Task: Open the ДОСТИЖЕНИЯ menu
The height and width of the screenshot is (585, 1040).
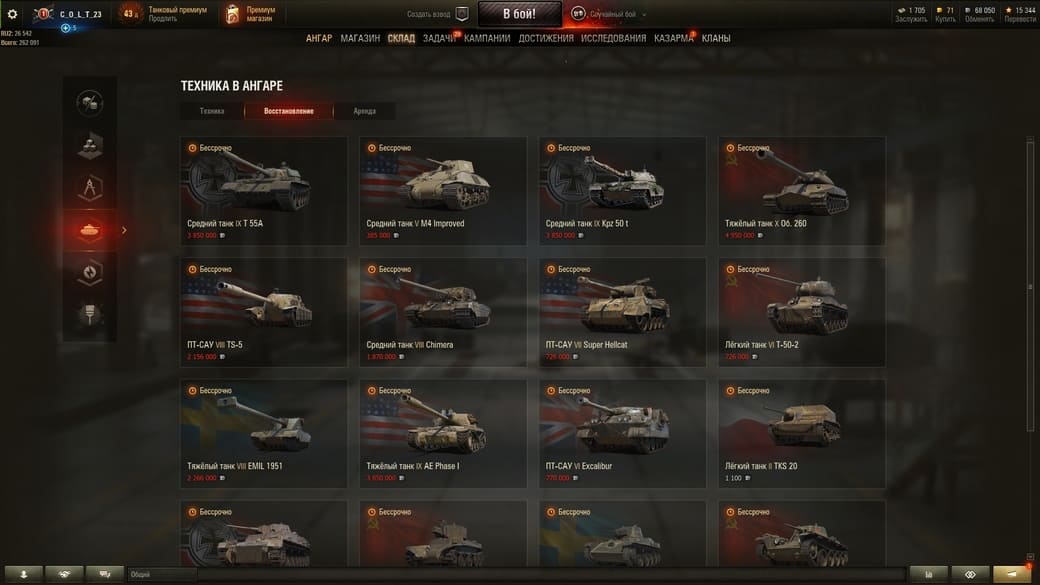Action: [547, 38]
